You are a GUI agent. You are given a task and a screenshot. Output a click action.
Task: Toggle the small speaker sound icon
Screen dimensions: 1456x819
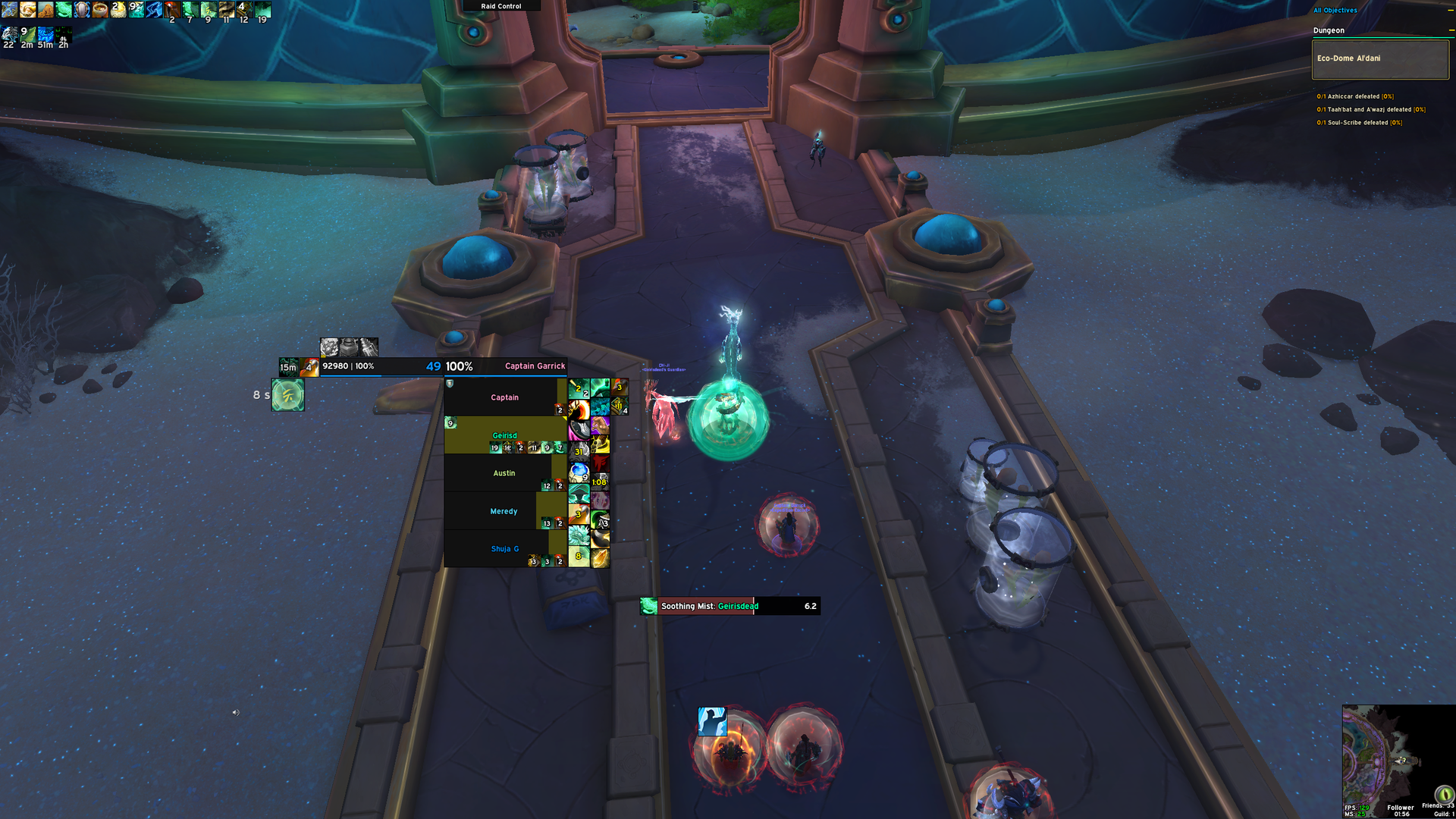click(235, 712)
